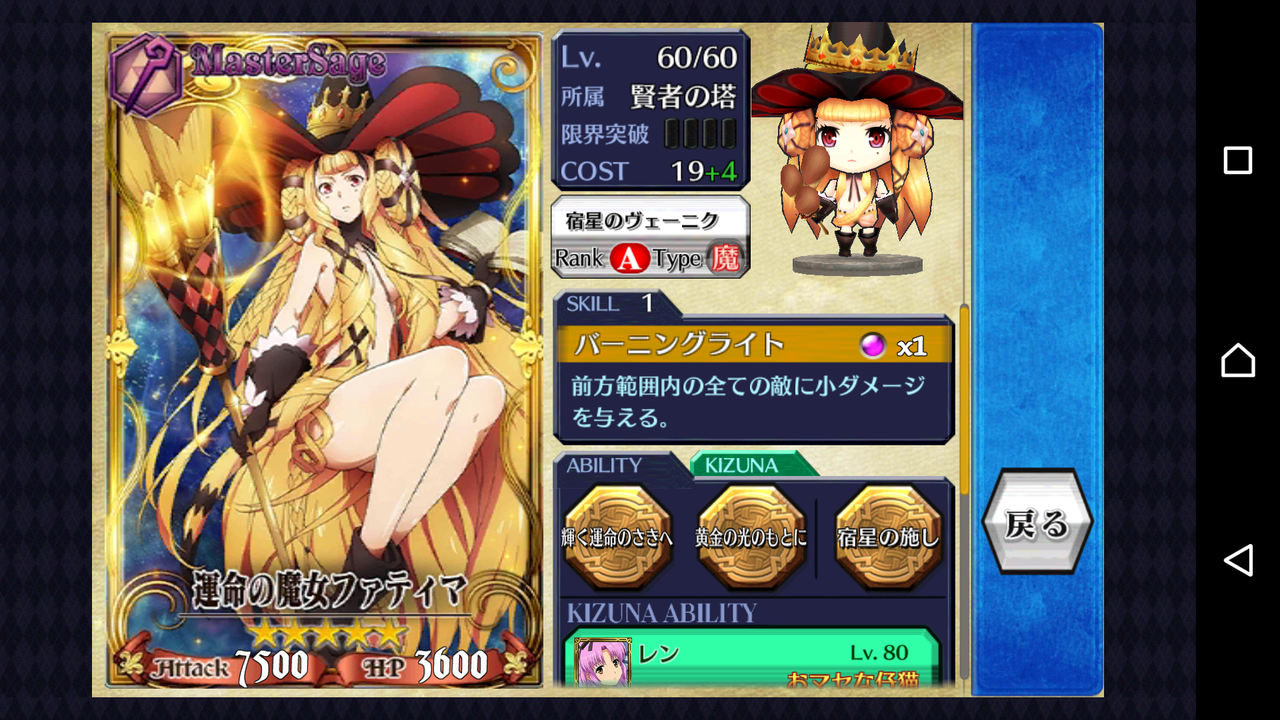Open the 宿星のヴェーニク title panel
Viewport: 1280px width, 720px height.
click(x=648, y=219)
